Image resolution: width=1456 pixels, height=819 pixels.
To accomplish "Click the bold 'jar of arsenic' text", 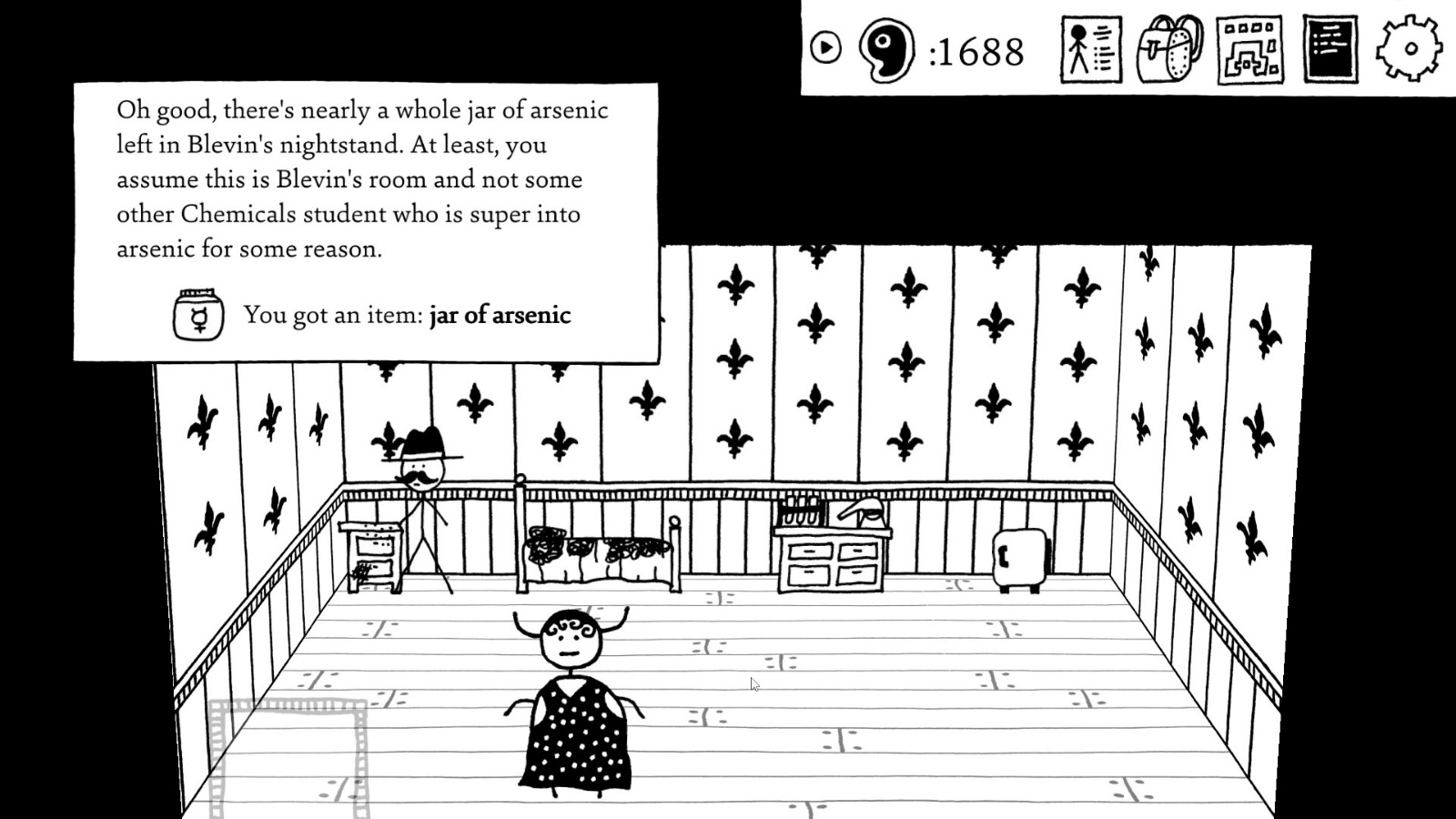I will tap(500, 316).
